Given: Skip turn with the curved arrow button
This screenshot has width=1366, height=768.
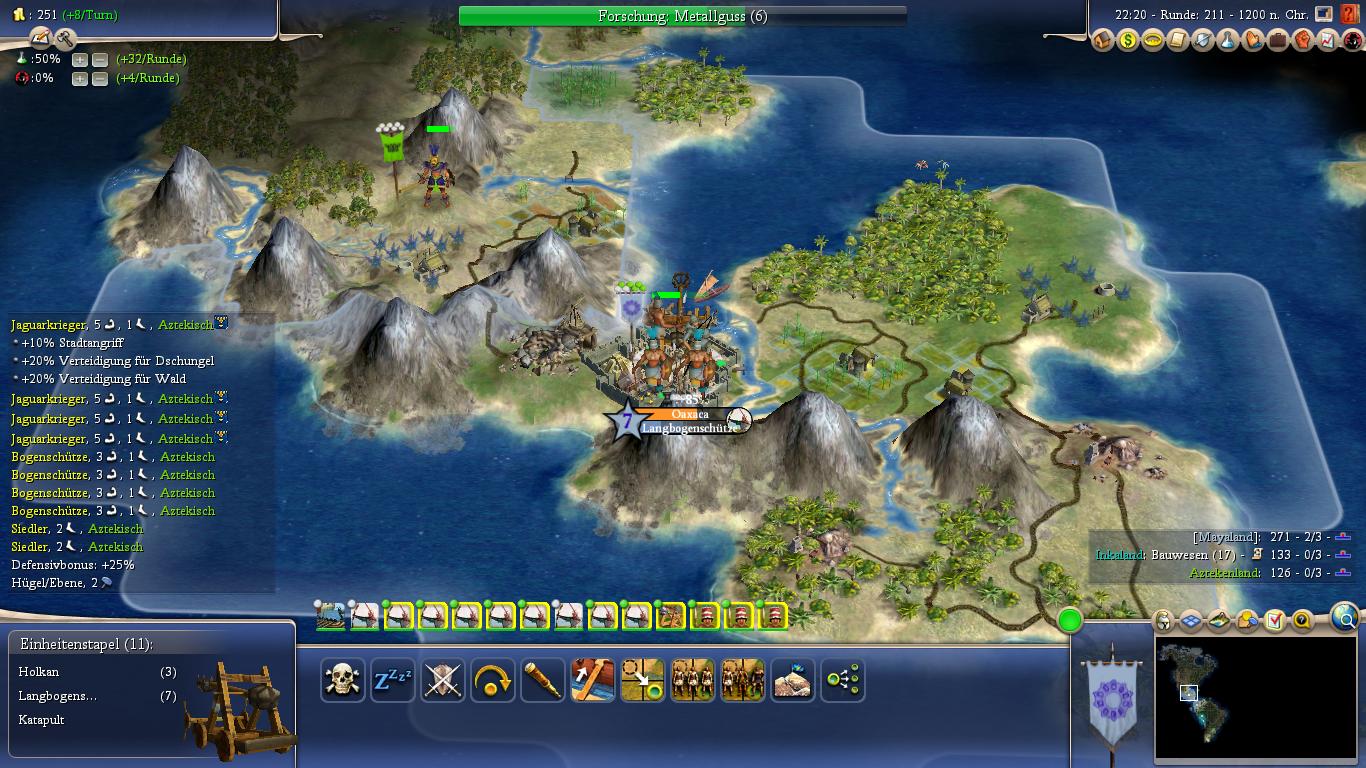Looking at the screenshot, I should [493, 681].
